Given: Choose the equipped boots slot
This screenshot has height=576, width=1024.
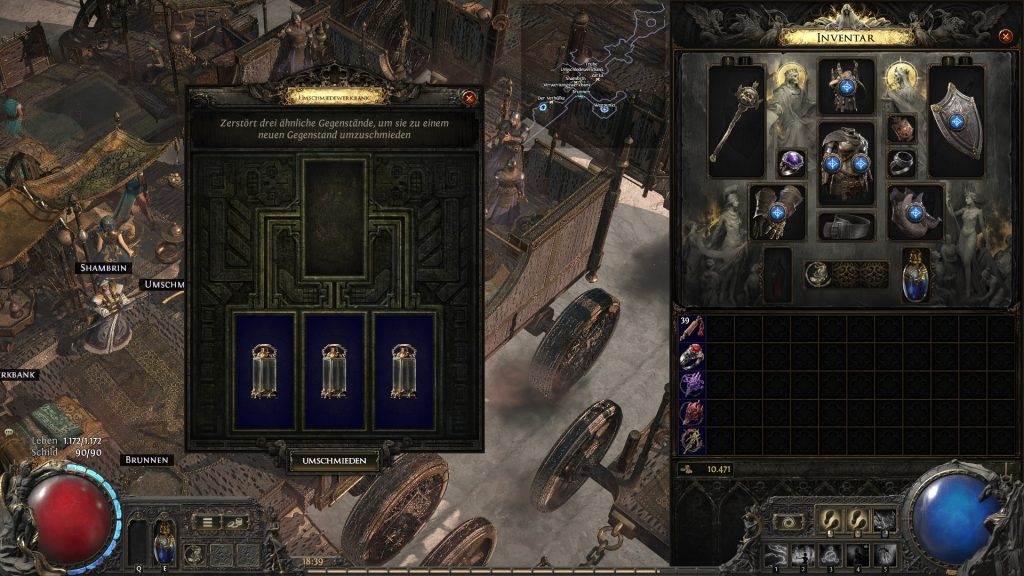Looking at the screenshot, I should pyautogui.click(x=915, y=211).
